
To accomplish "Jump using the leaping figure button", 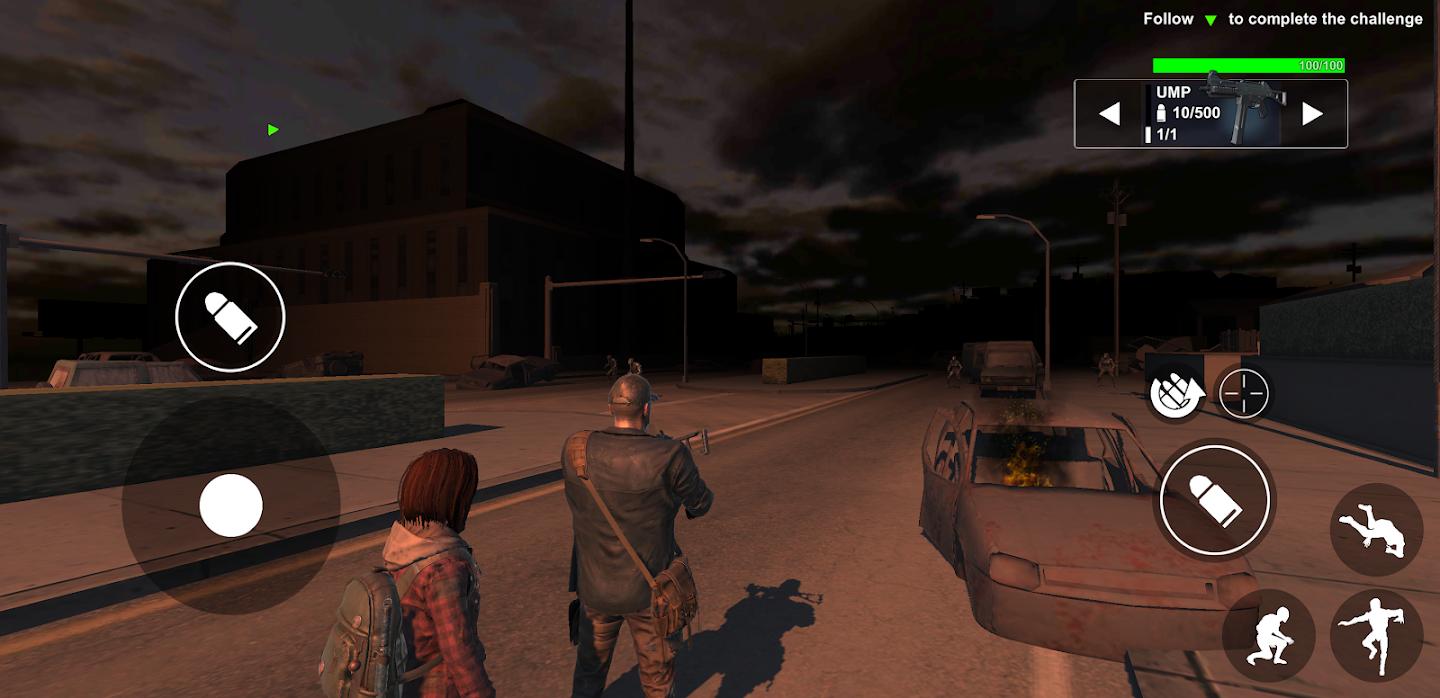I will [x=1376, y=634].
